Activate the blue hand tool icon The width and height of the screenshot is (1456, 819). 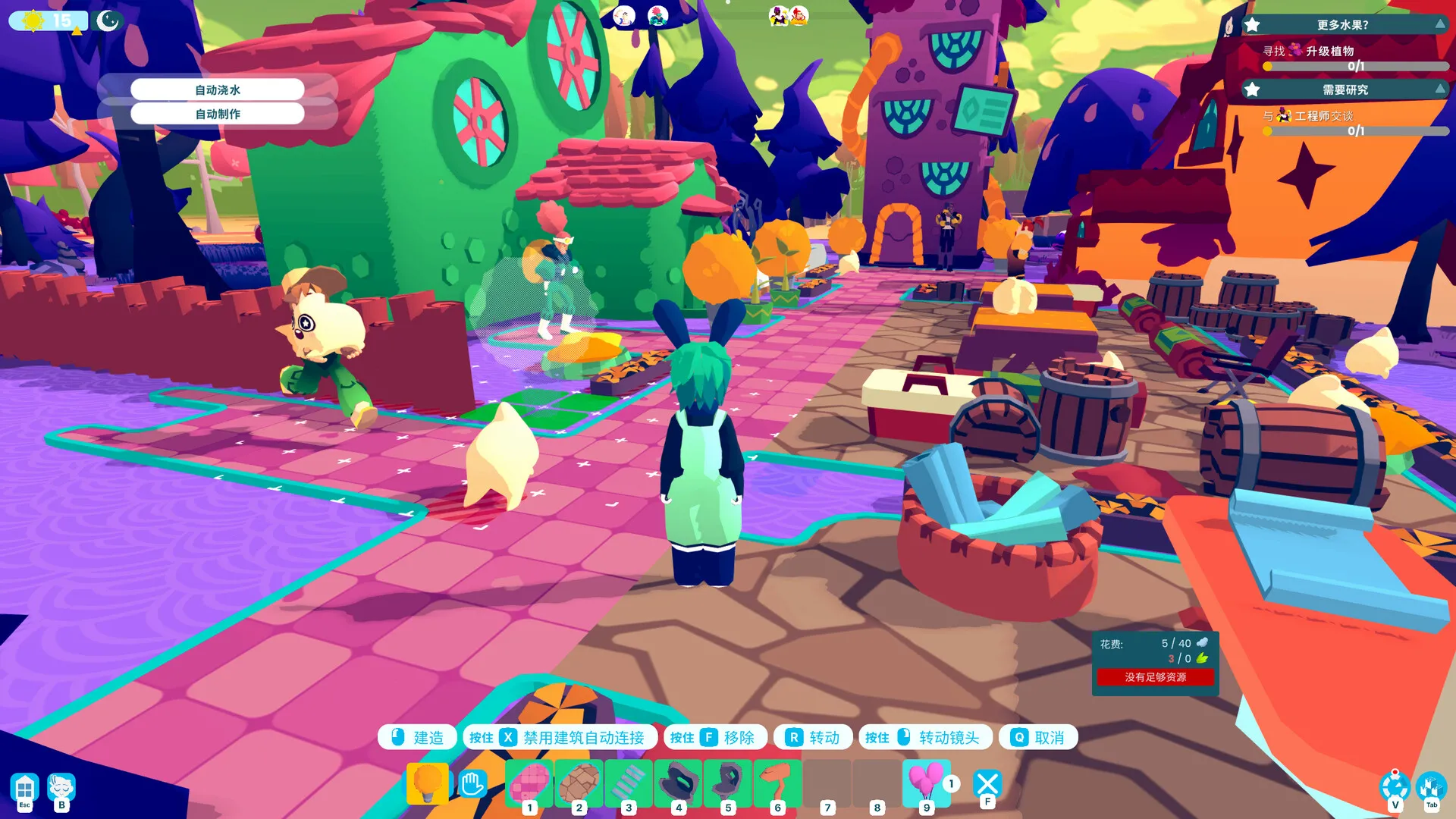472,783
